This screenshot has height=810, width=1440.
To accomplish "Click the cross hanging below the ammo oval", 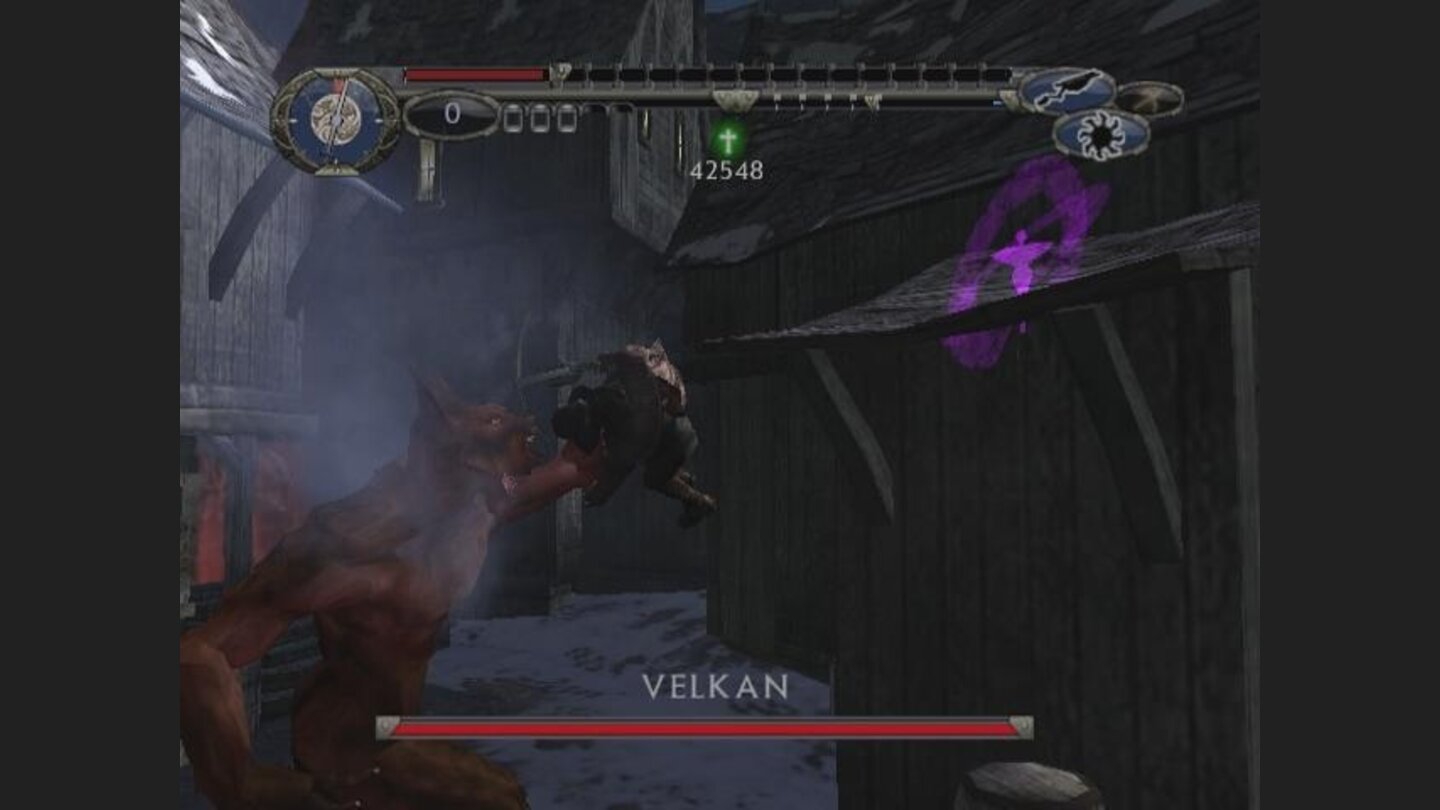I will tap(428, 170).
